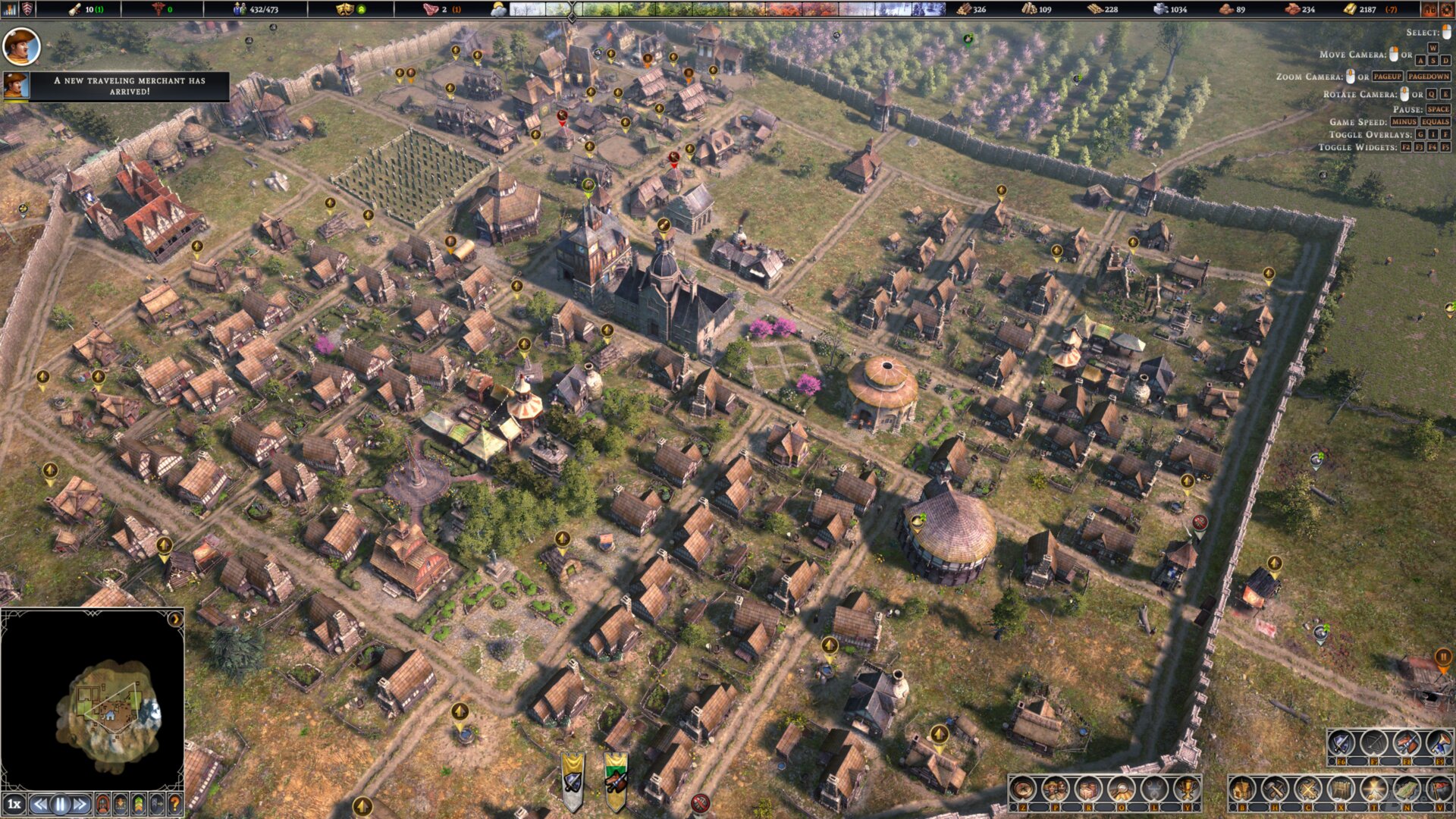Click the merchant portrait in the corner

(20, 46)
